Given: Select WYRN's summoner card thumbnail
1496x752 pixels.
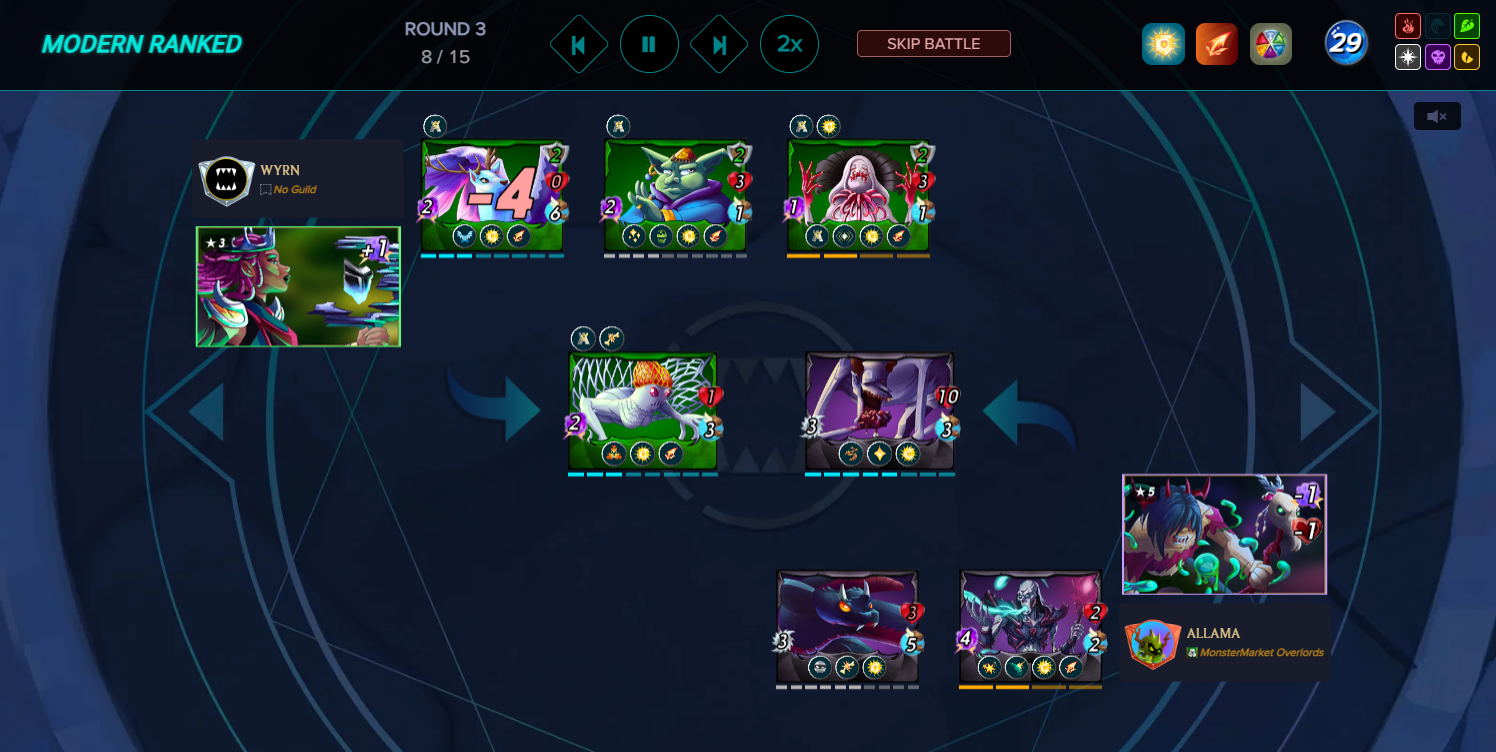Looking at the screenshot, I should tap(297, 287).
